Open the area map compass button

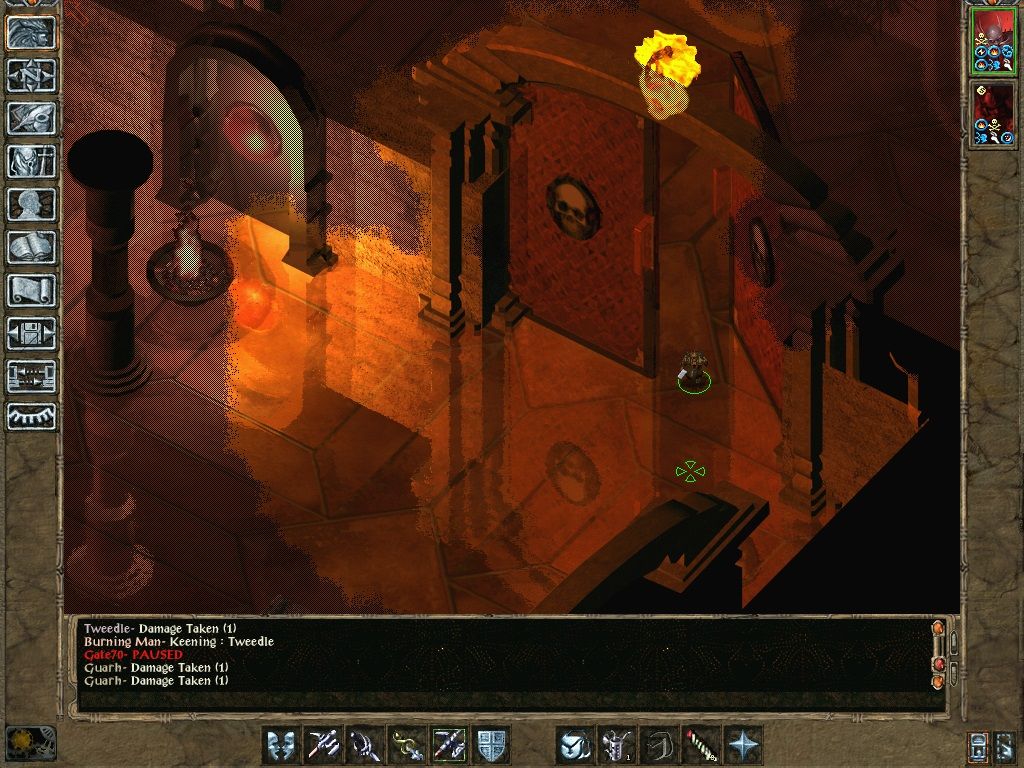pyautogui.click(x=31, y=76)
